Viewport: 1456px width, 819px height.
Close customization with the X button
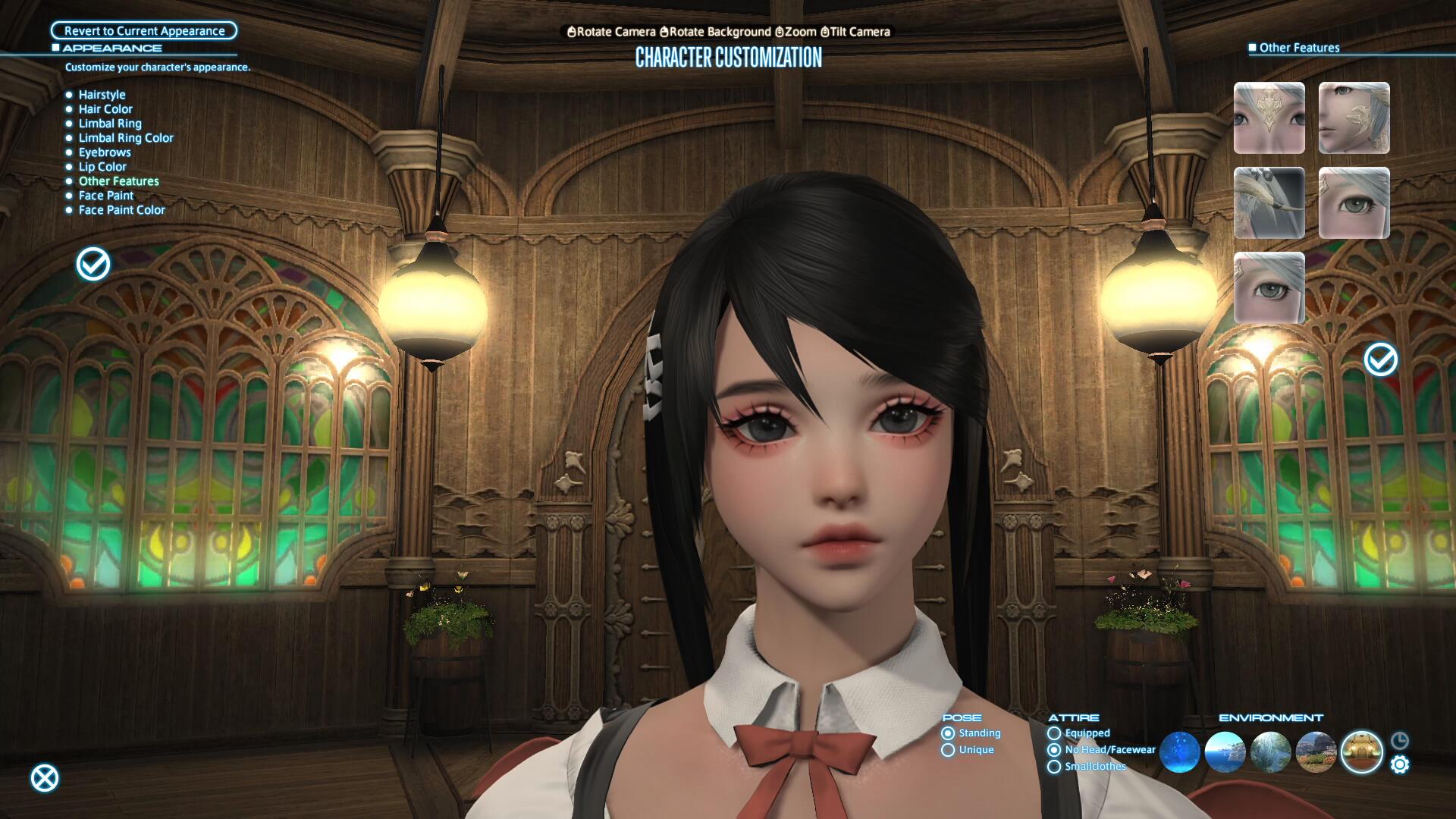coord(45,778)
